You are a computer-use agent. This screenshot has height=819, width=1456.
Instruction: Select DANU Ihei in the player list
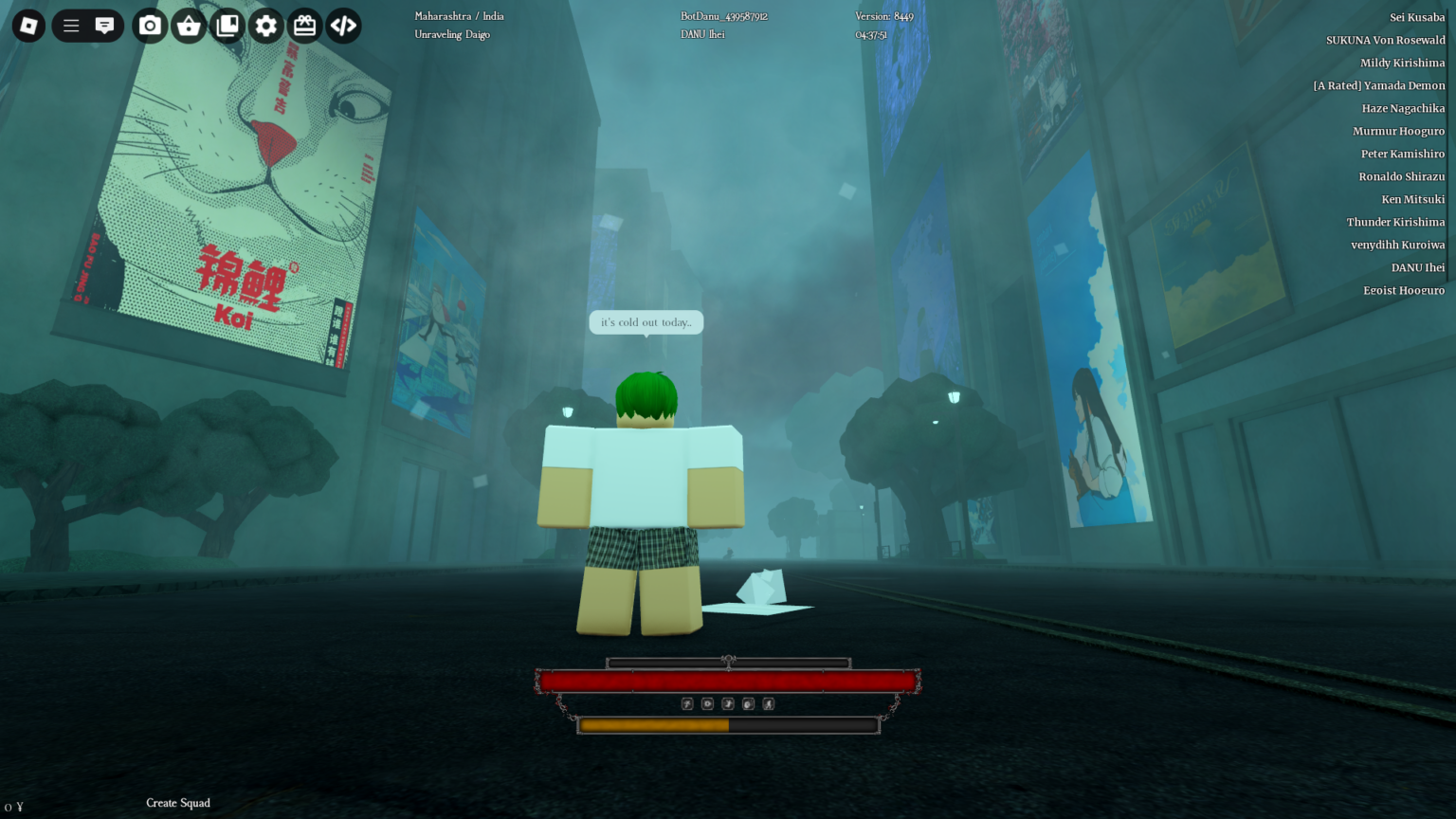1417,267
